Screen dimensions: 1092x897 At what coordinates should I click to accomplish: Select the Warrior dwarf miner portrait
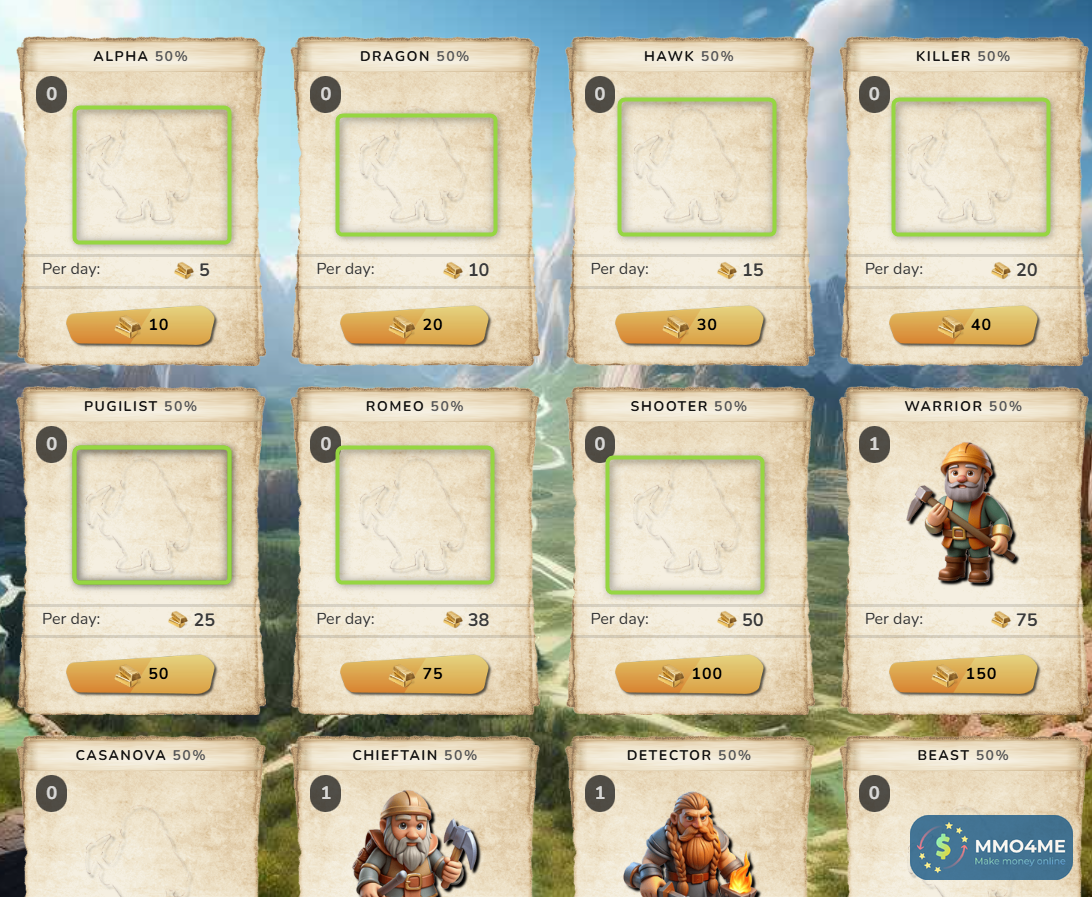(x=963, y=514)
